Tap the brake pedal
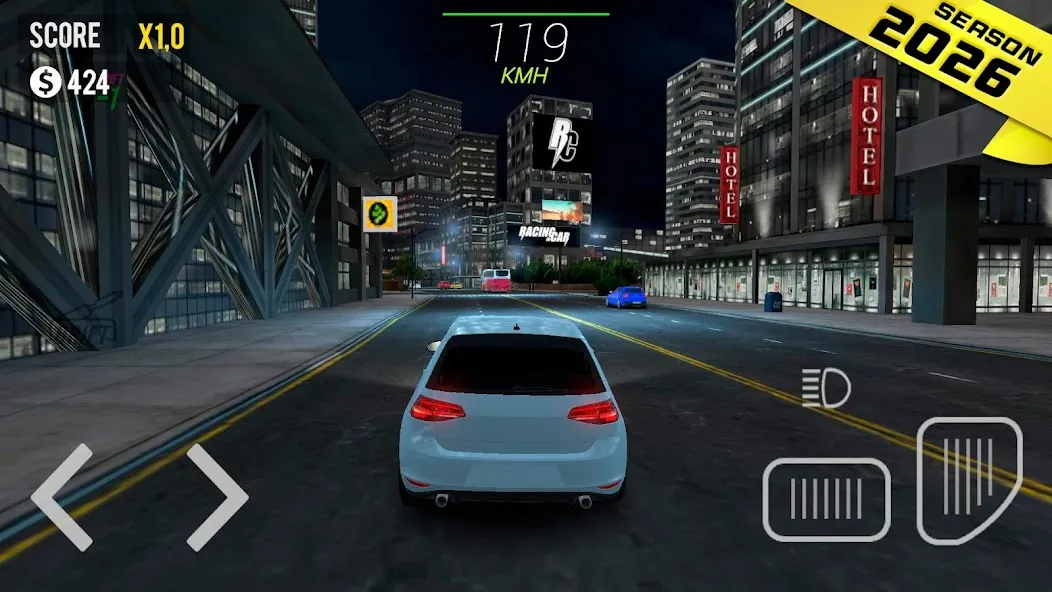1052x592 pixels. (x=826, y=499)
